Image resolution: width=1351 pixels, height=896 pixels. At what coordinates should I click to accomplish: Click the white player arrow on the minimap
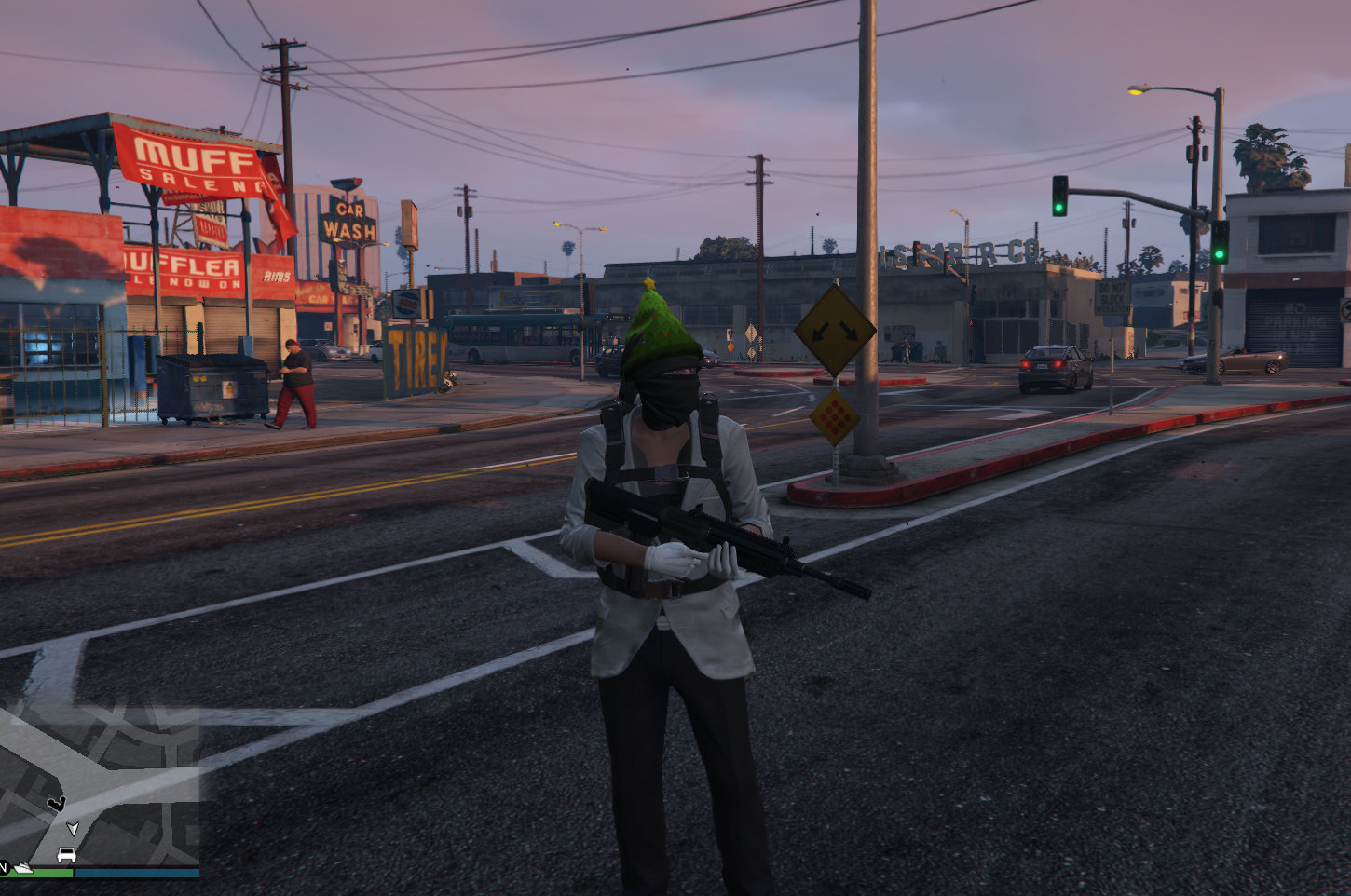click(x=73, y=829)
